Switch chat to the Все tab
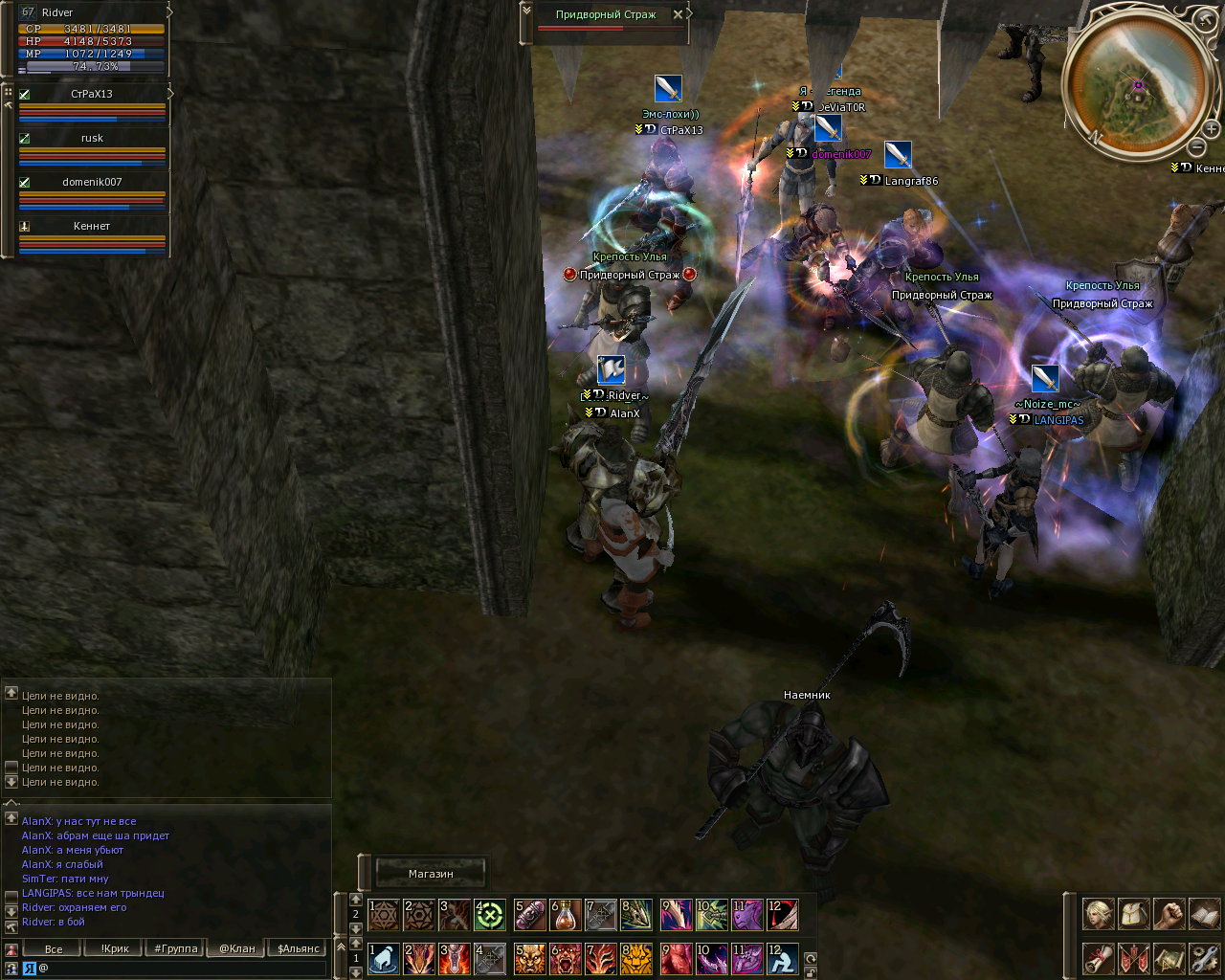This screenshot has height=980, width=1225. 54,949
